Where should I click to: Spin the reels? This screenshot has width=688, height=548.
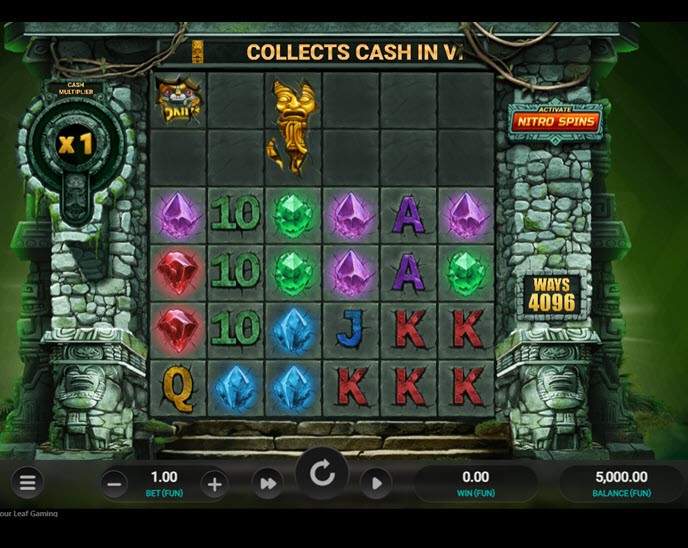(322, 474)
